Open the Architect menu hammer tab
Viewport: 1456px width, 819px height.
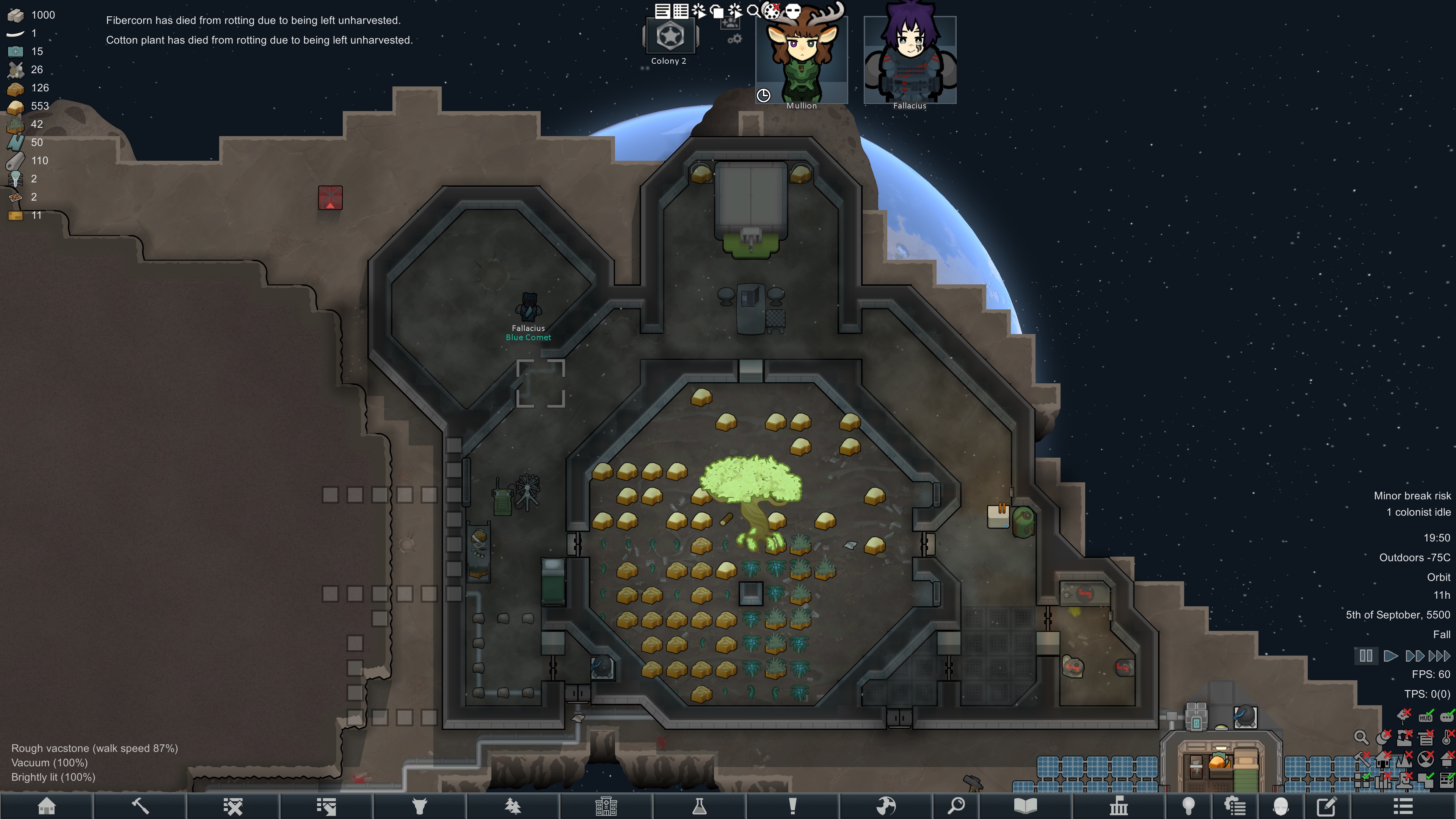(140, 806)
